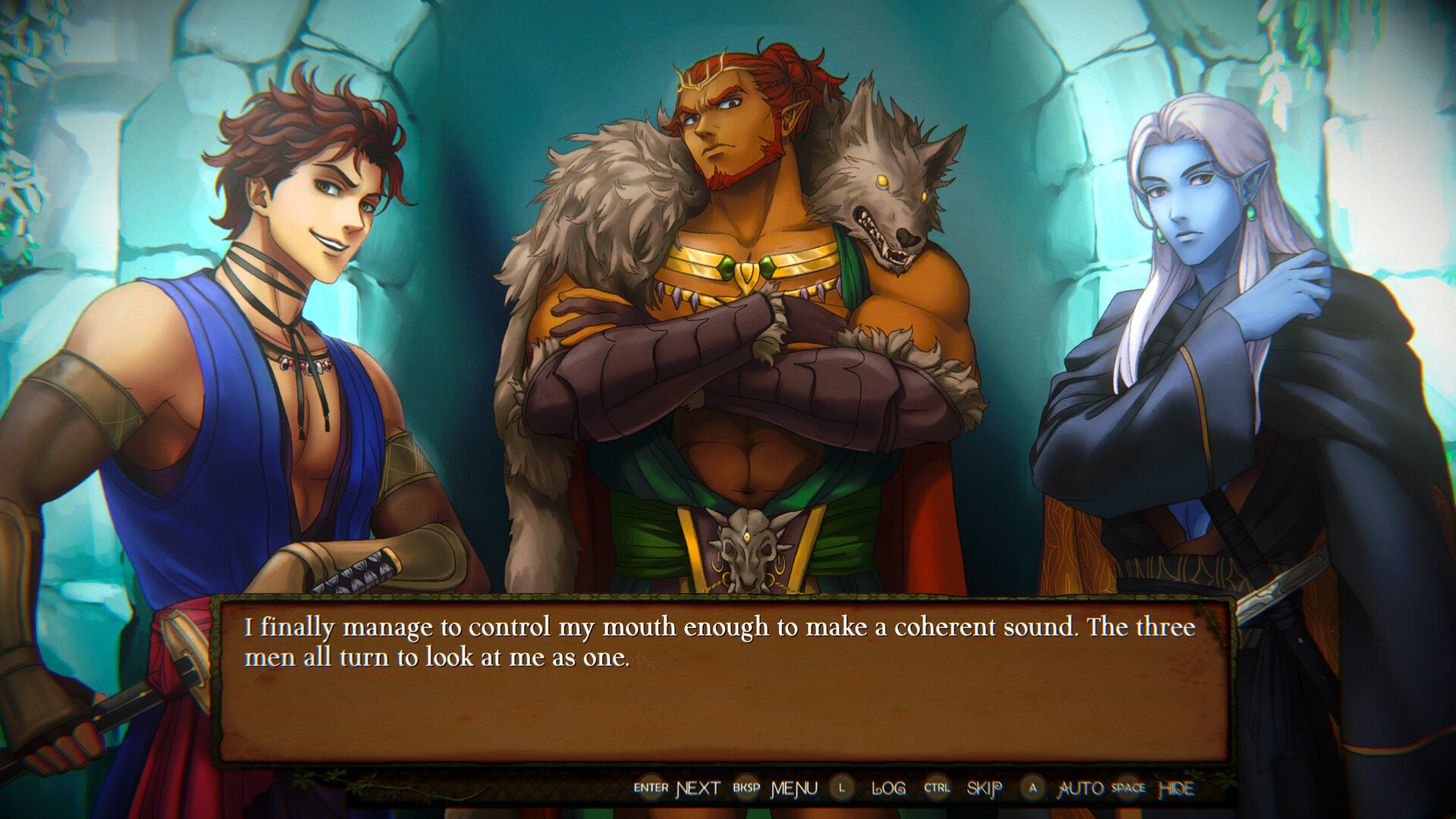Click the CTRL key badge icon
Image resolution: width=1456 pixels, height=819 pixels.
coord(938,789)
